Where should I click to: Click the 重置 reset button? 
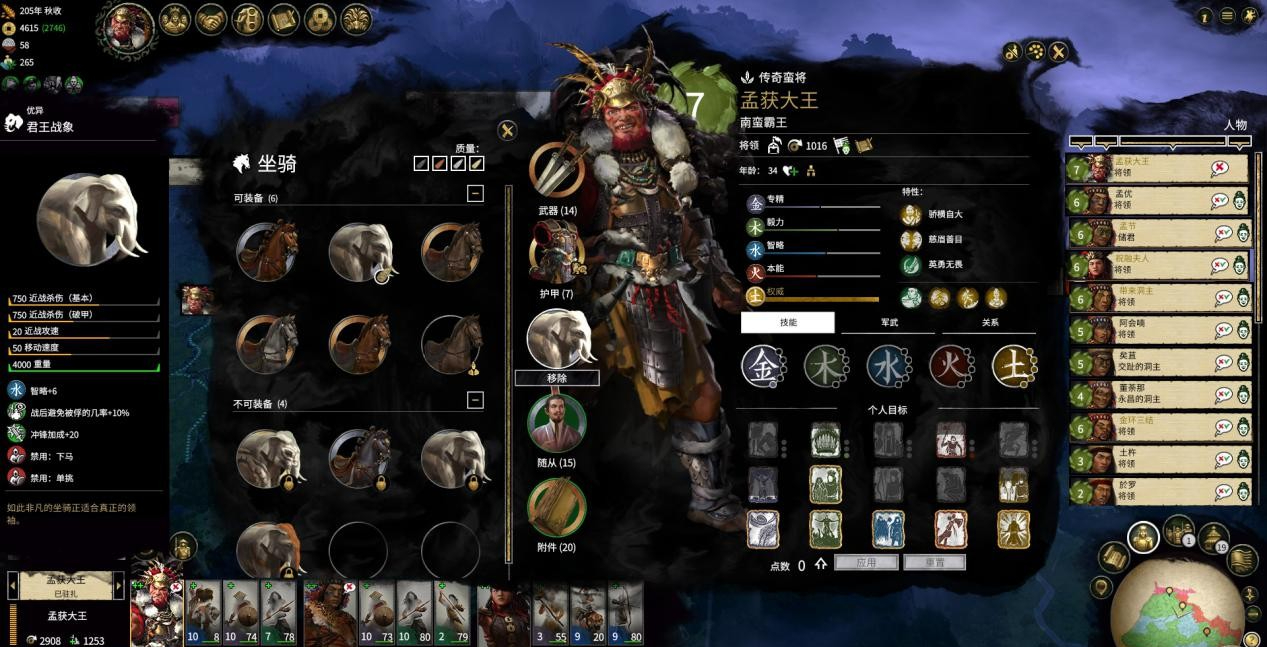tap(934, 563)
